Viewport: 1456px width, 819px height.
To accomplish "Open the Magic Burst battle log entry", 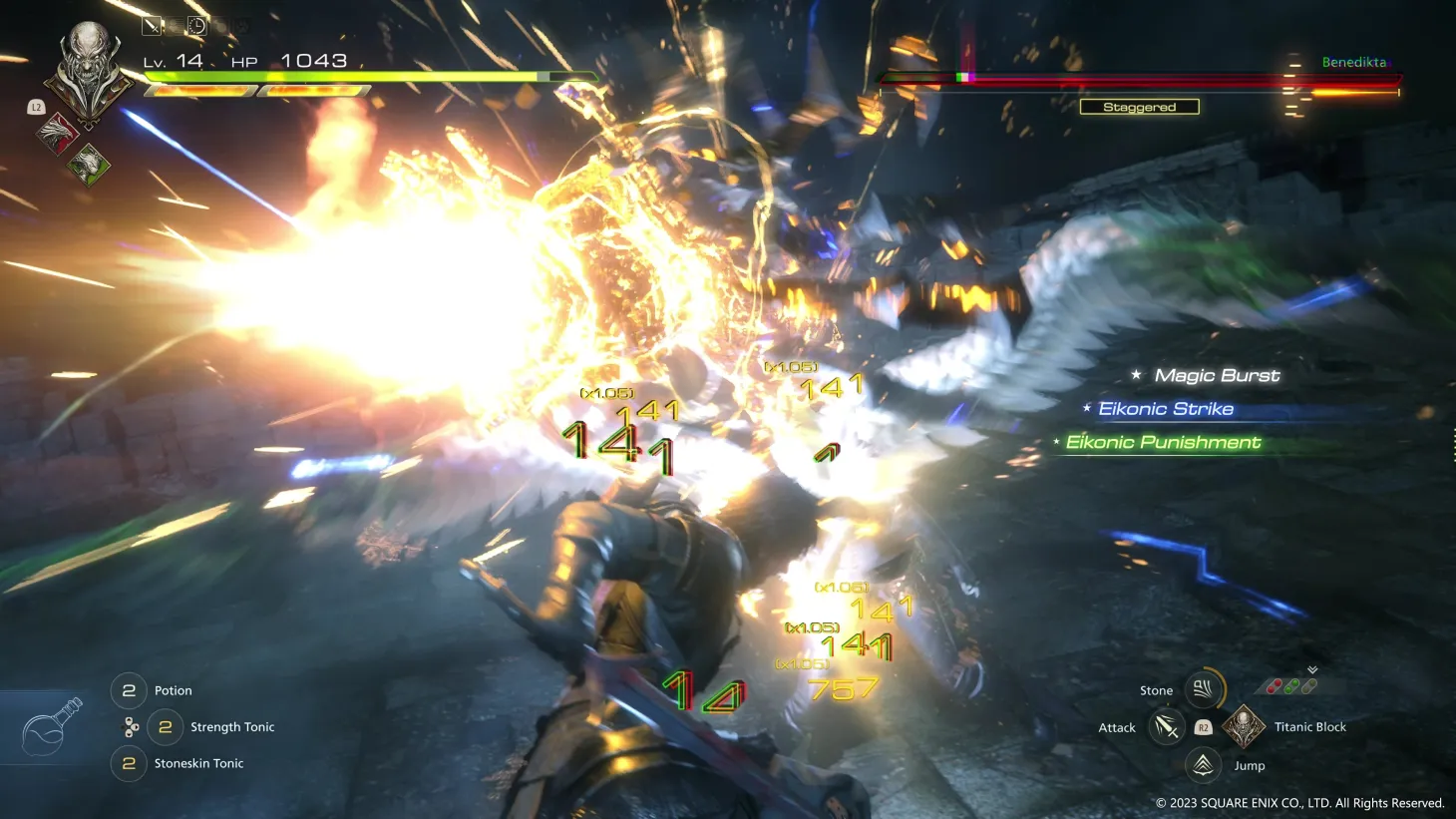I will 1217,375.
